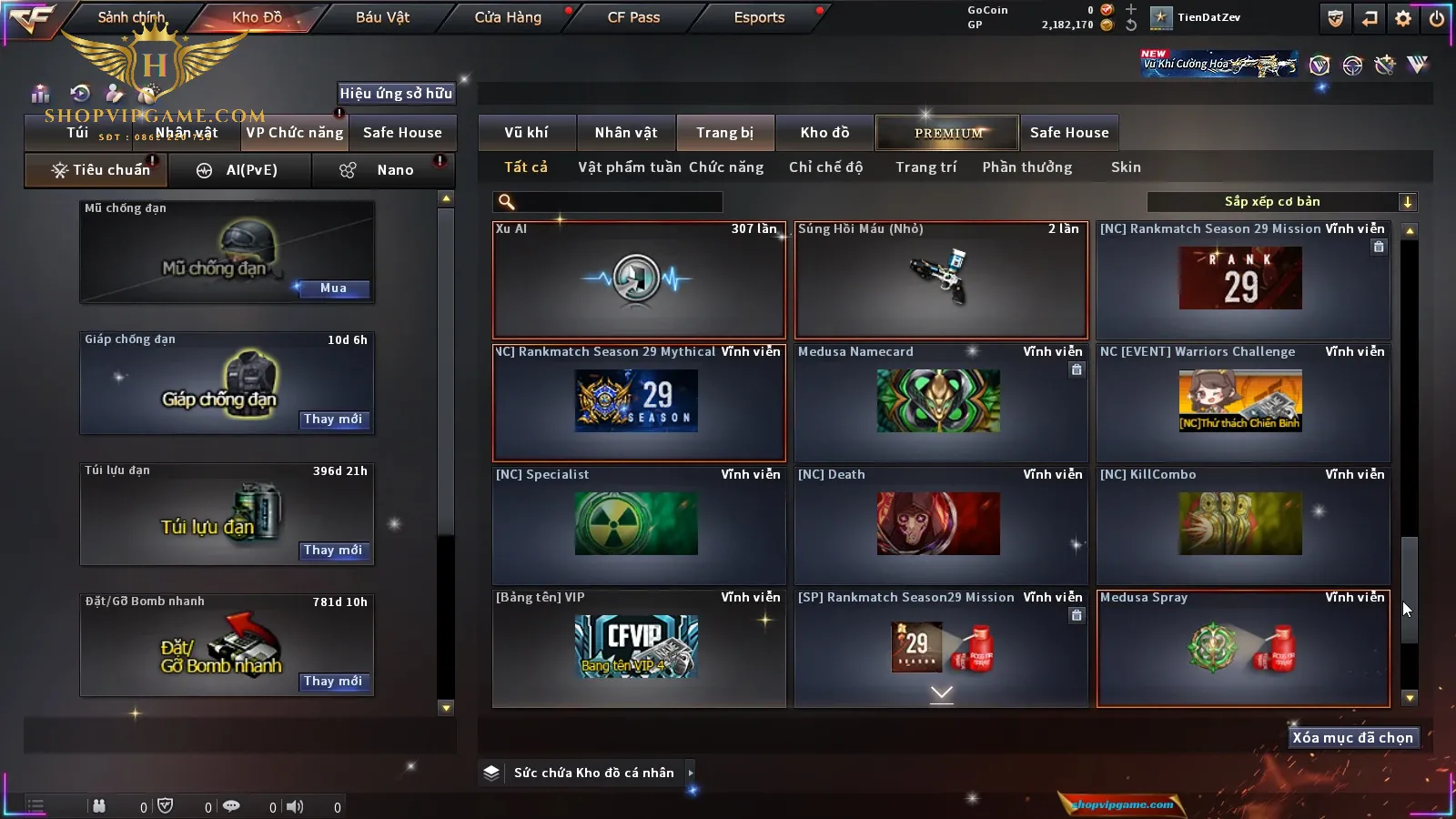Choose the [Bảng tên] VIP namecard
Screen dimensions: 1456x819
click(x=638, y=647)
